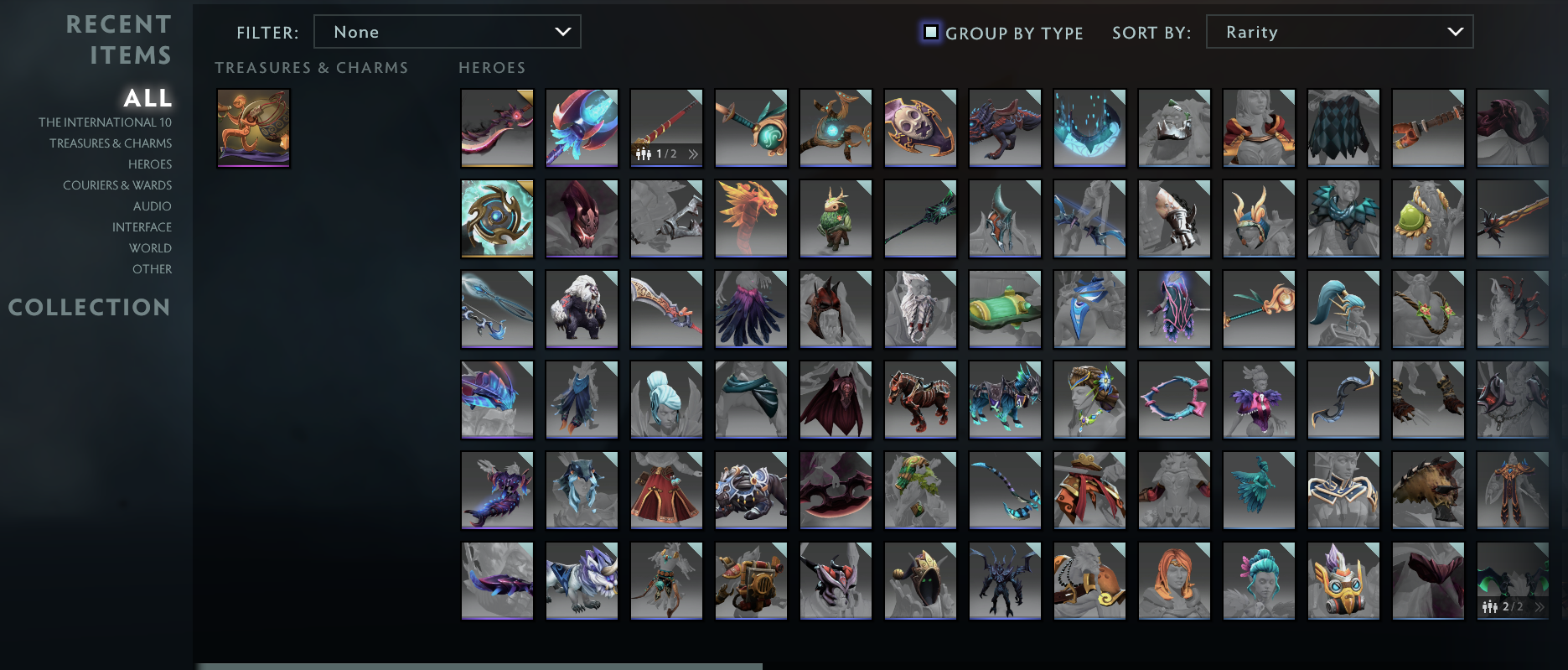Select the white-furred bear mount item
This screenshot has height=670, width=1568.
coord(581,309)
